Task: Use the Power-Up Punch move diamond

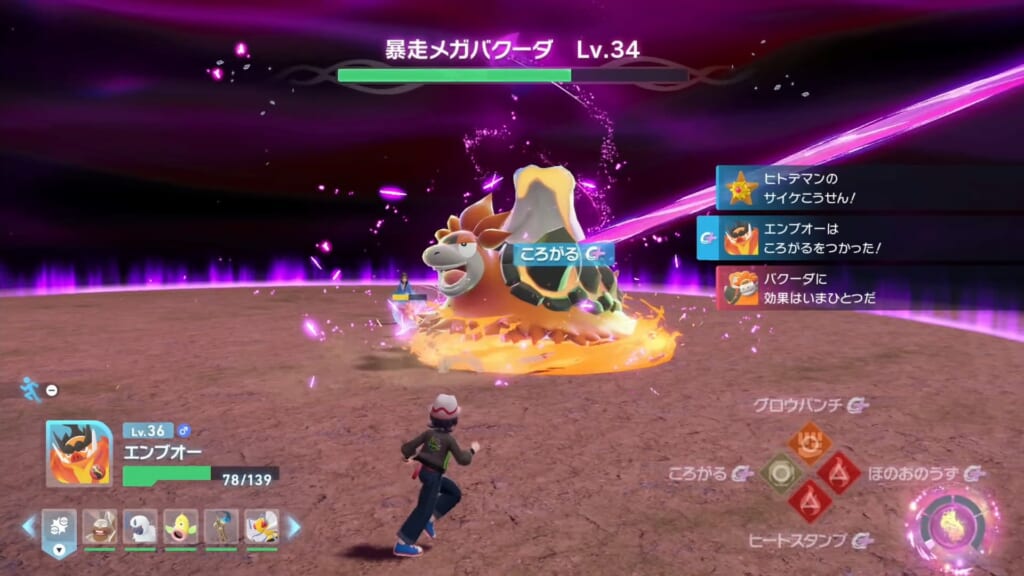Action: point(808,441)
